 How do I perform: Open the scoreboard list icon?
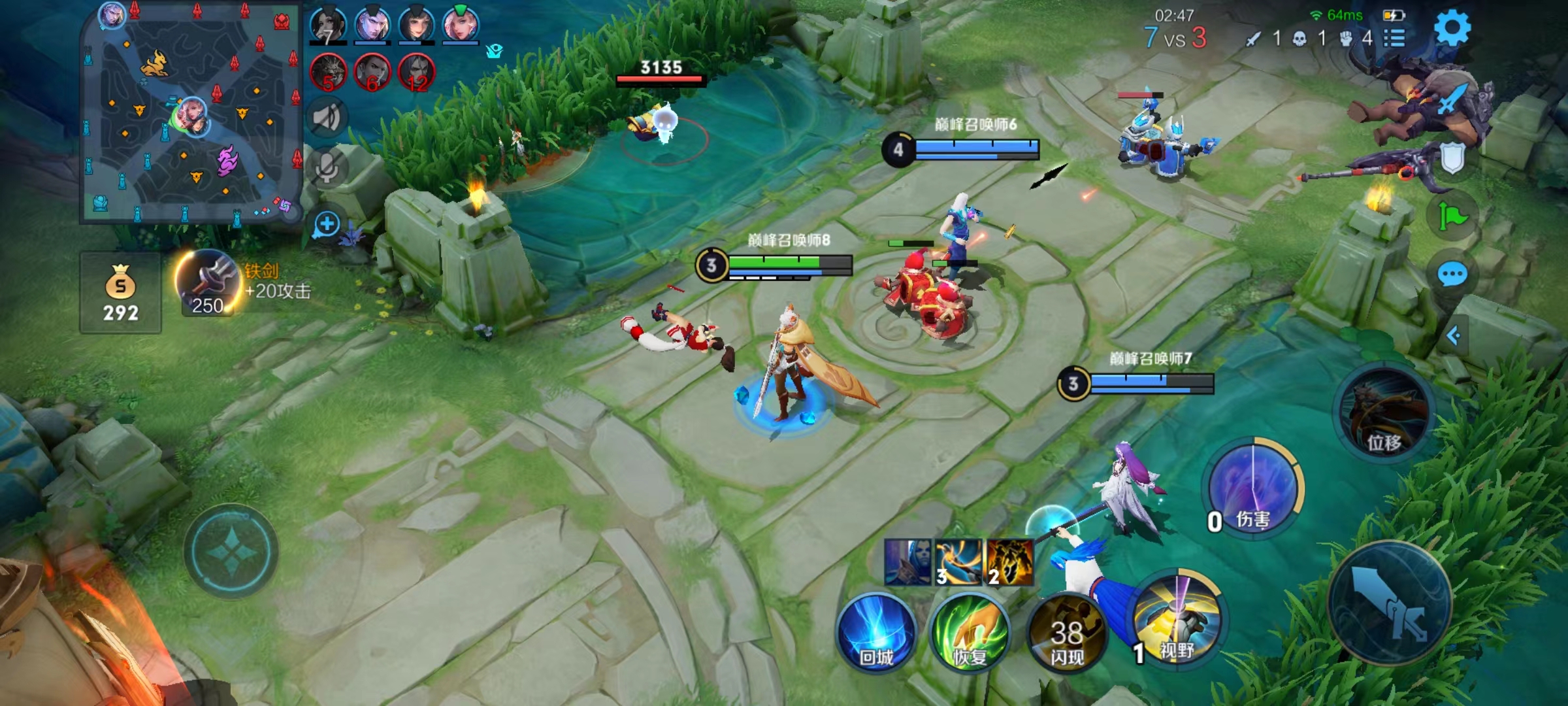click(x=1394, y=38)
